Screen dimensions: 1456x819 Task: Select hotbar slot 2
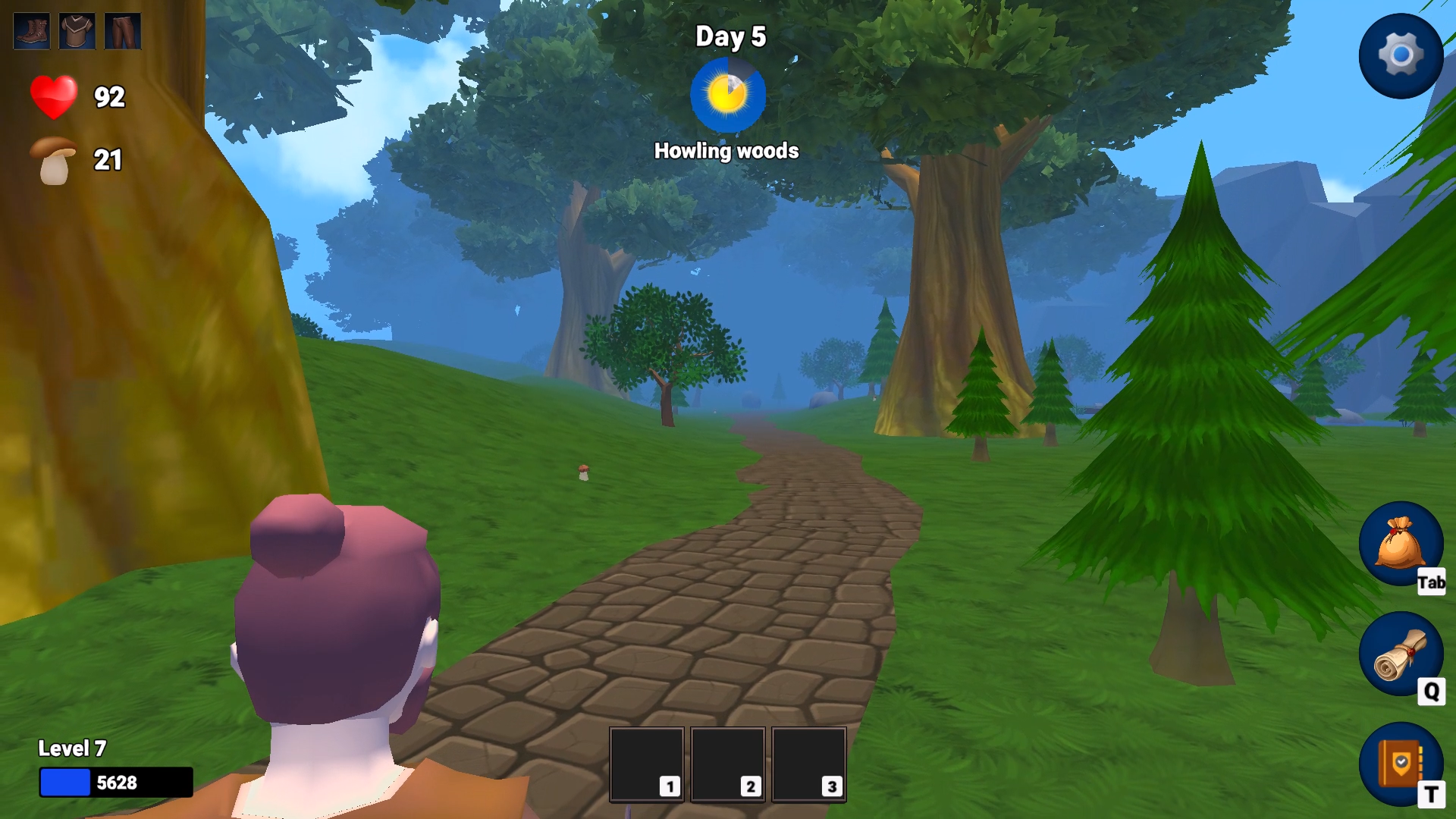[x=729, y=764]
